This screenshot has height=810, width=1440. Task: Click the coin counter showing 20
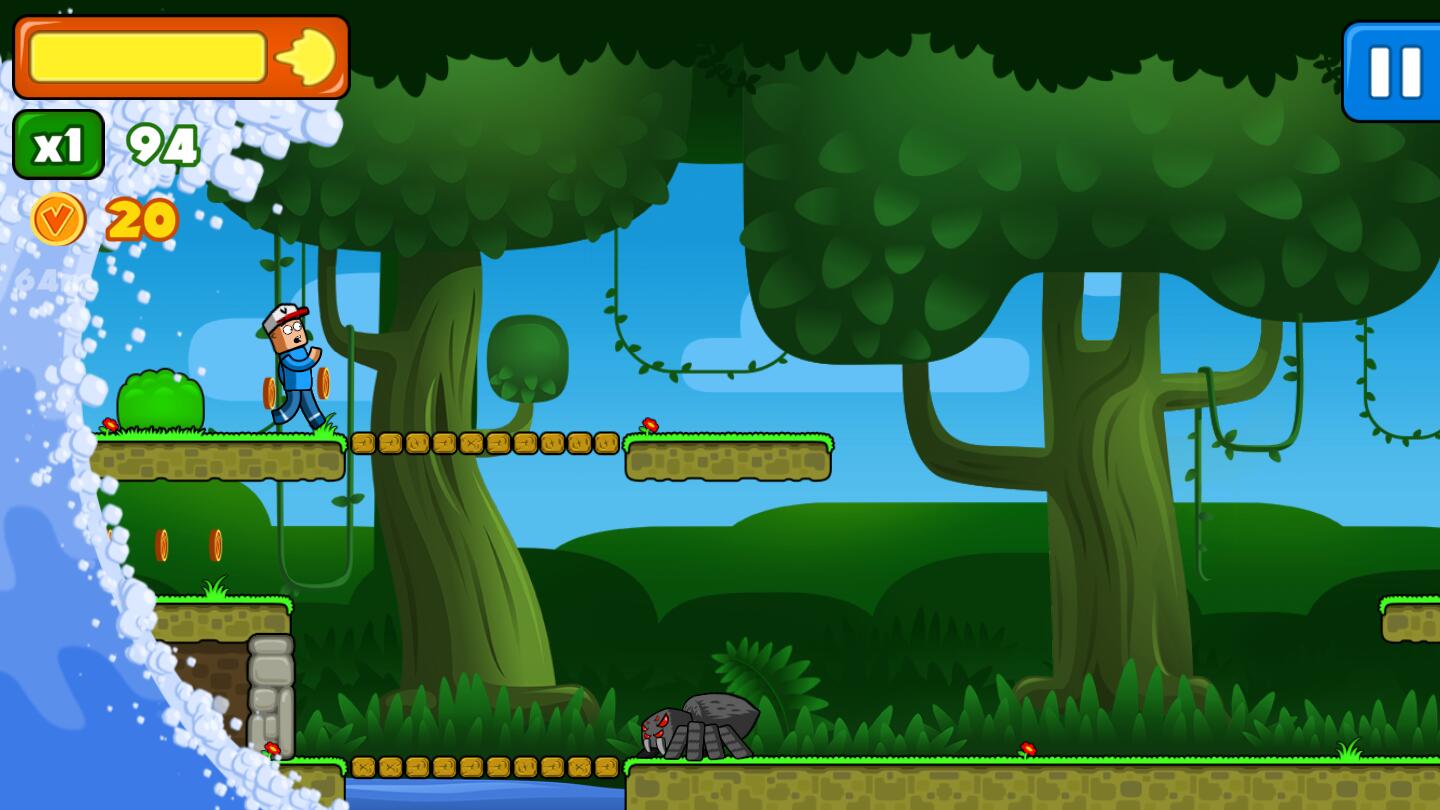click(x=140, y=220)
